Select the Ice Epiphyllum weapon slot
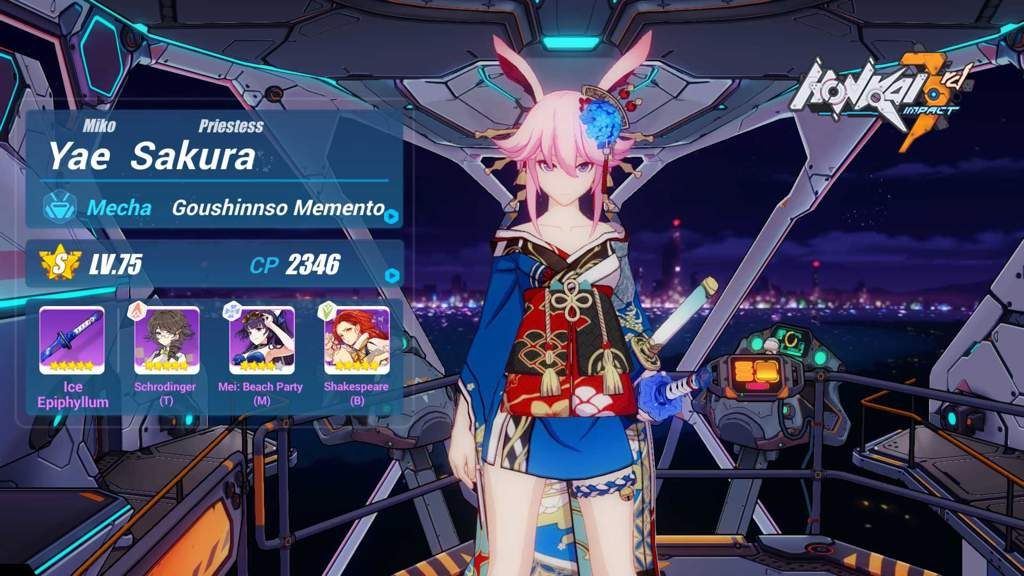Screen dimensions: 1024x576 (72, 341)
